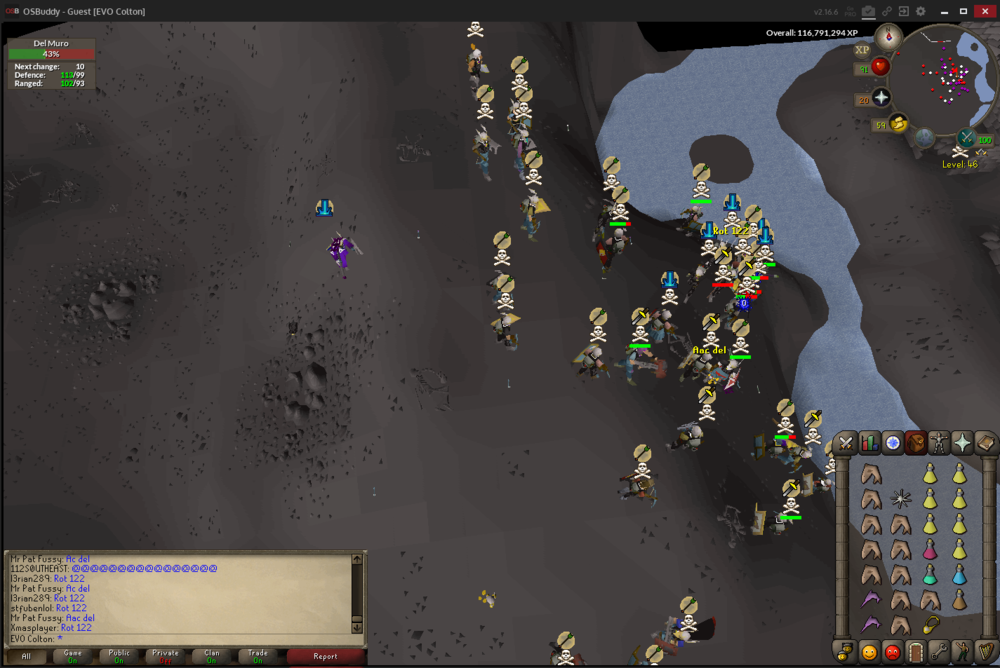The height and width of the screenshot is (668, 1000).
Task: Click the red Report button
Action: (x=325, y=656)
